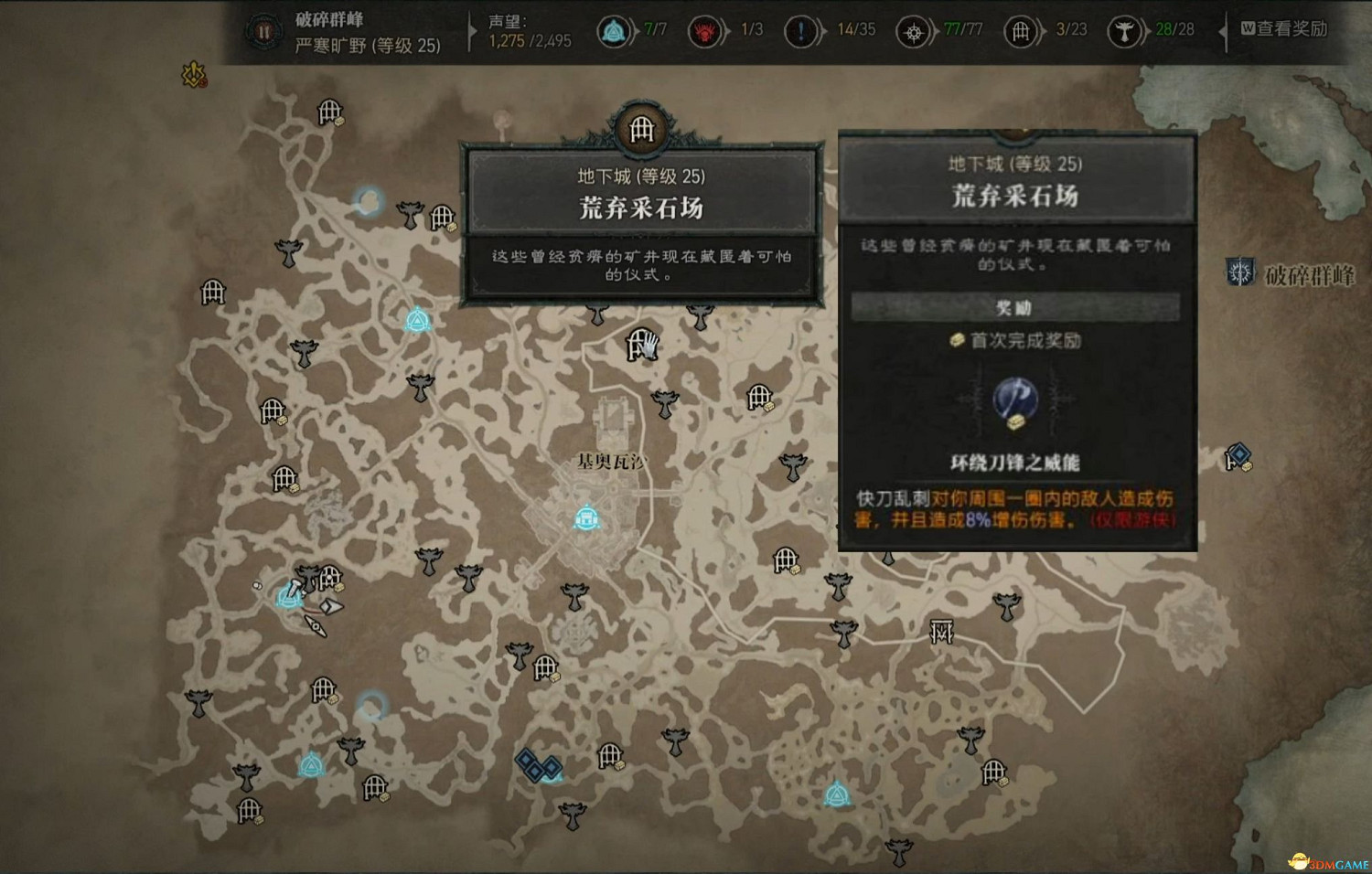Select the 奖励 section header in tooltip

(1015, 307)
